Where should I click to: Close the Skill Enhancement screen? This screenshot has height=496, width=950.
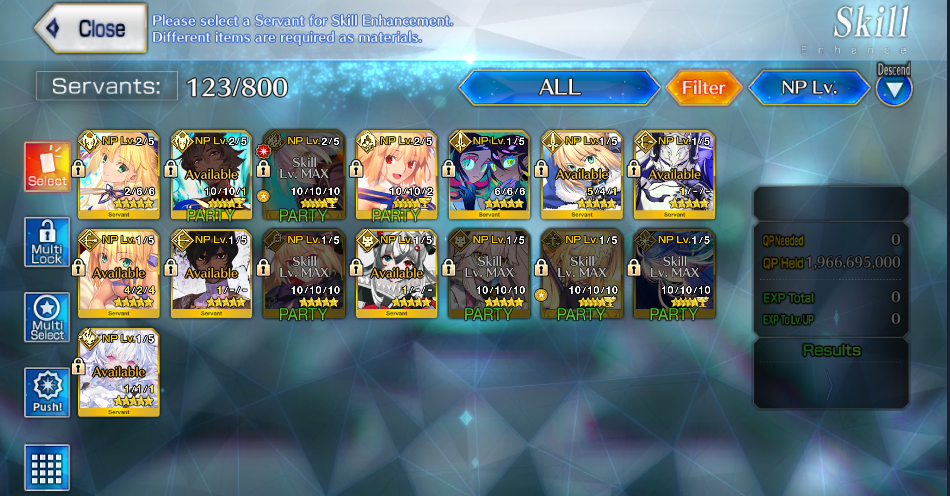pyautogui.click(x=89, y=29)
